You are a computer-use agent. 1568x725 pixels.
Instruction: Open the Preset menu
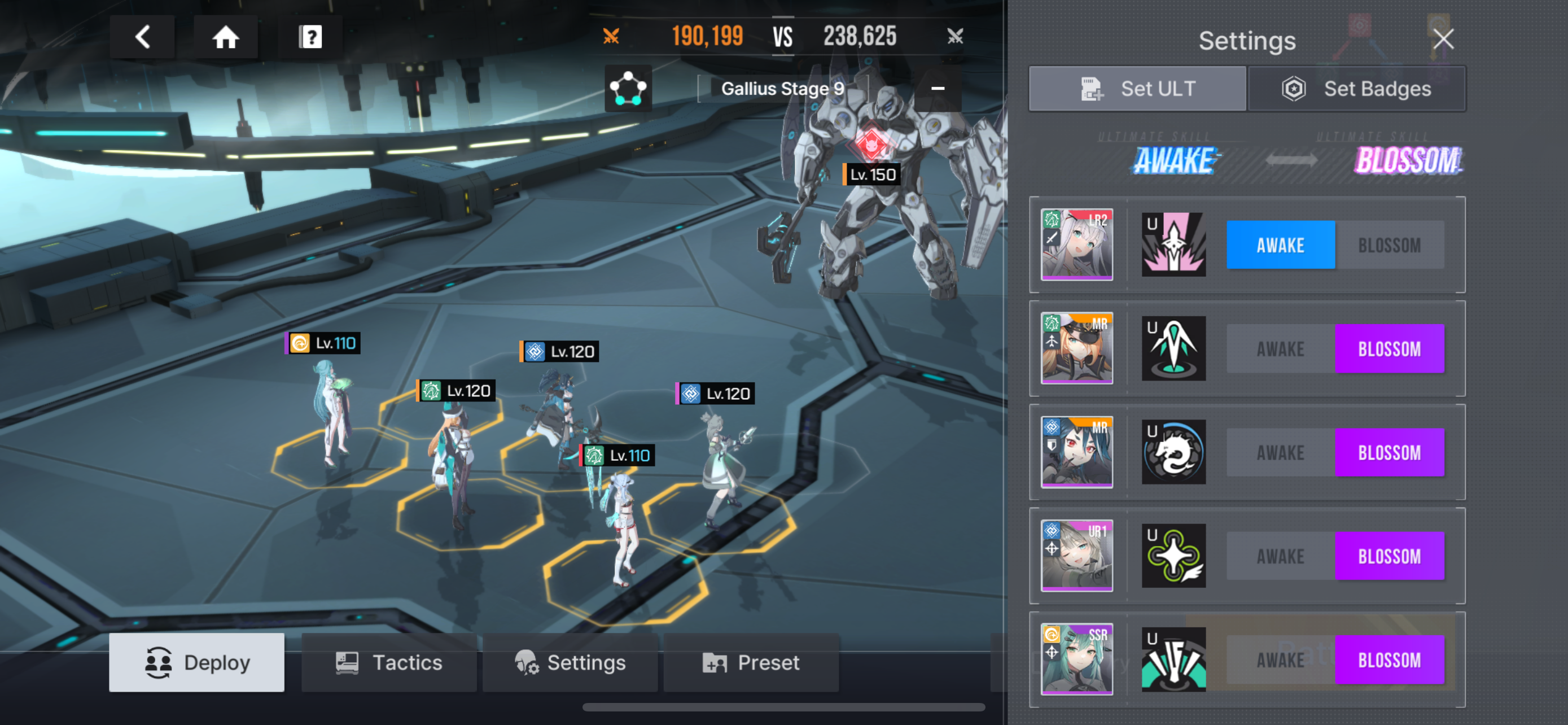coord(751,662)
